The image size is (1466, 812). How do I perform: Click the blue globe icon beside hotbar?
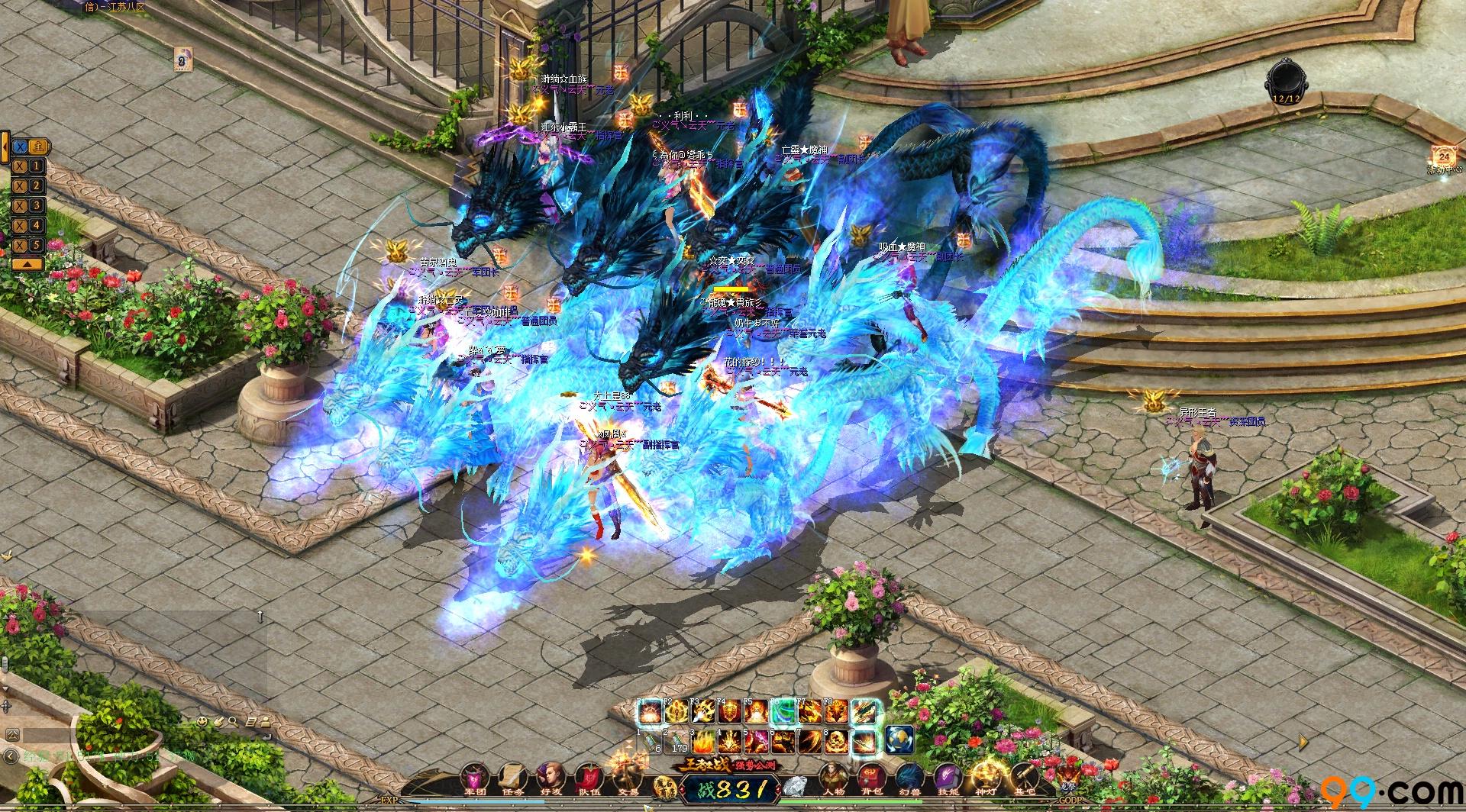click(x=899, y=739)
